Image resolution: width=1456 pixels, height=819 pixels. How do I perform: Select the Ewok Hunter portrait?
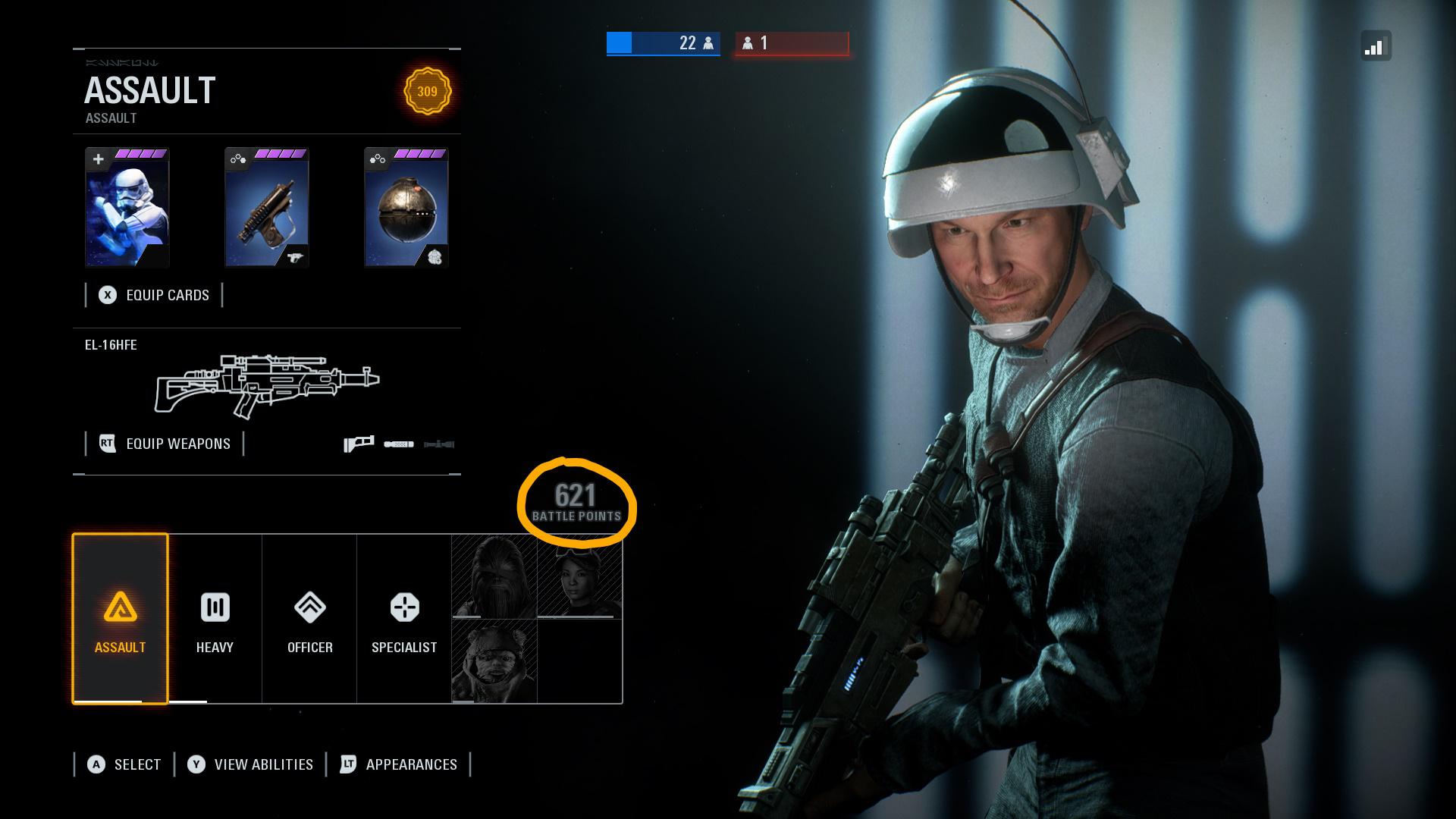coord(494,661)
